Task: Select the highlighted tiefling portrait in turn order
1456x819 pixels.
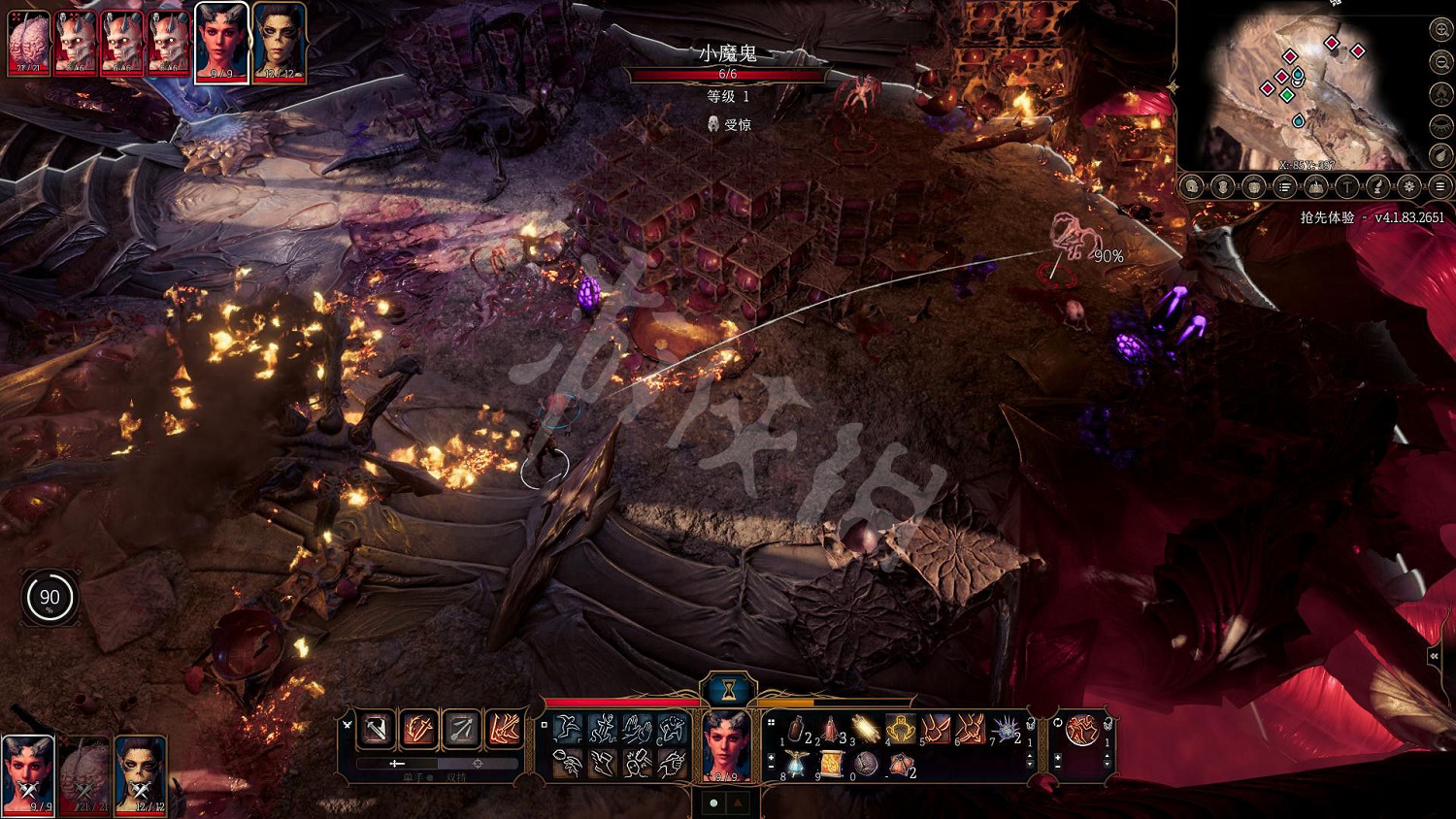Action: (221, 44)
